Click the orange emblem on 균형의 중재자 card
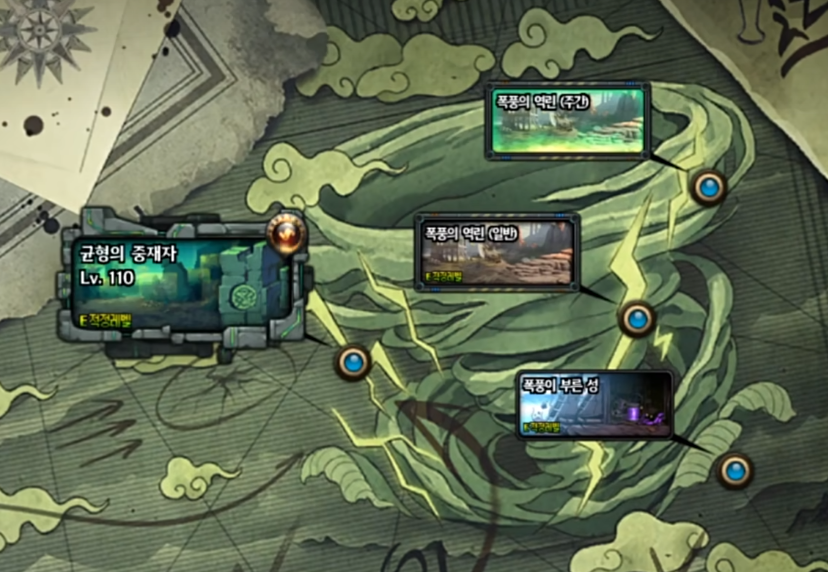 286,234
